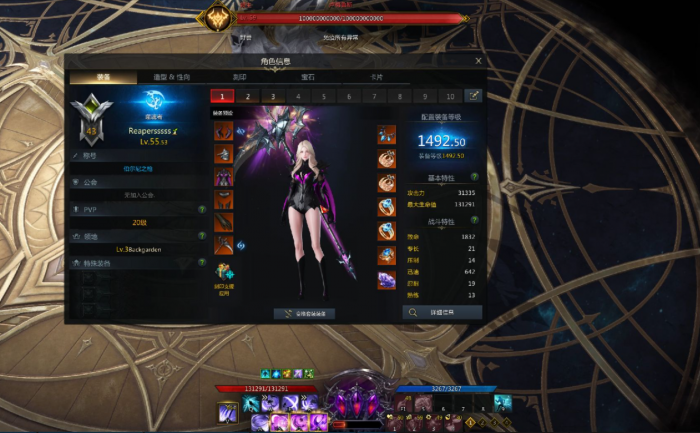Select equipment preset 10
Image resolution: width=700 pixels, height=433 pixels.
click(x=449, y=96)
